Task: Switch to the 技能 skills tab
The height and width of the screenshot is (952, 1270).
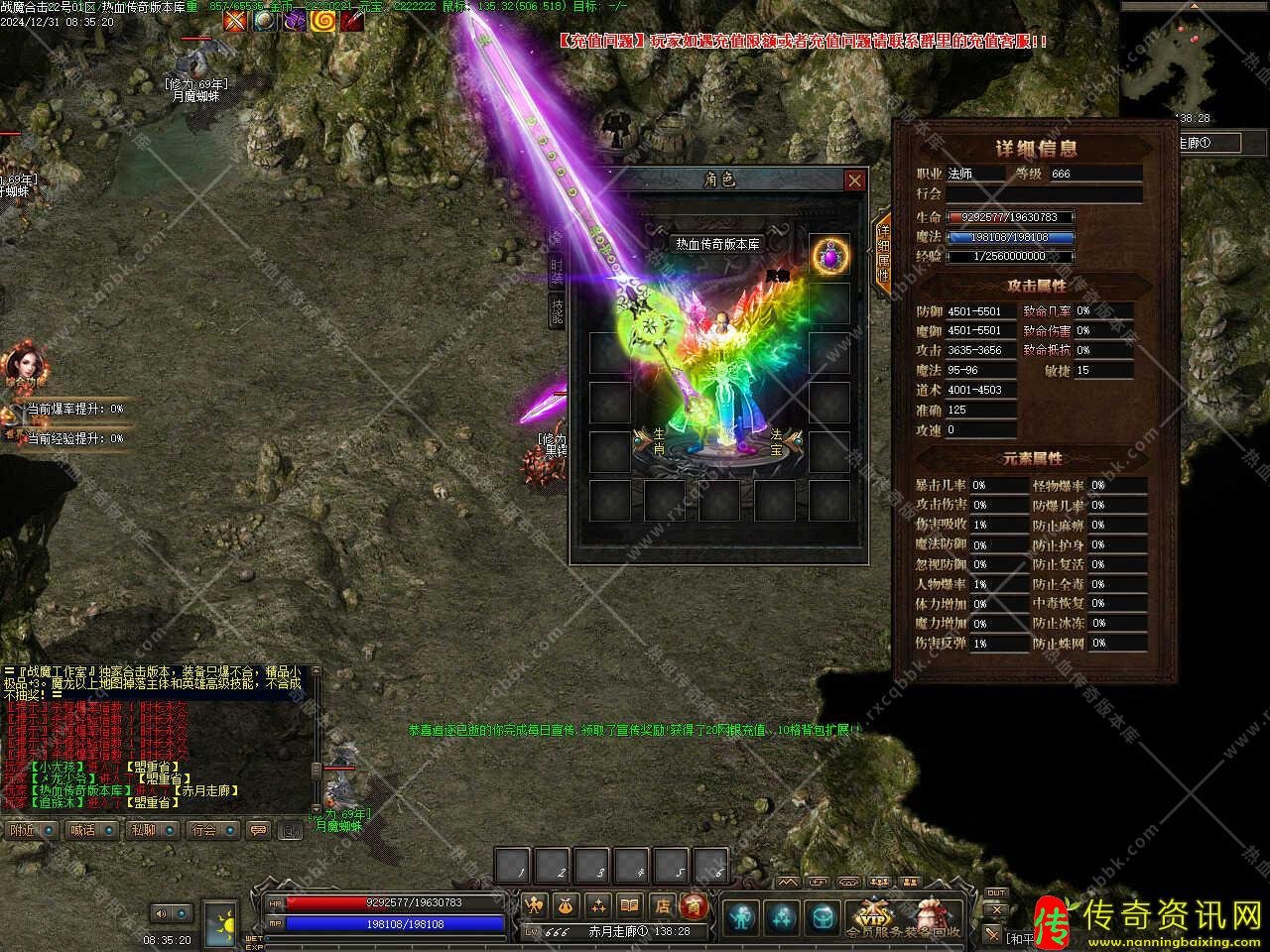Action: (x=557, y=311)
